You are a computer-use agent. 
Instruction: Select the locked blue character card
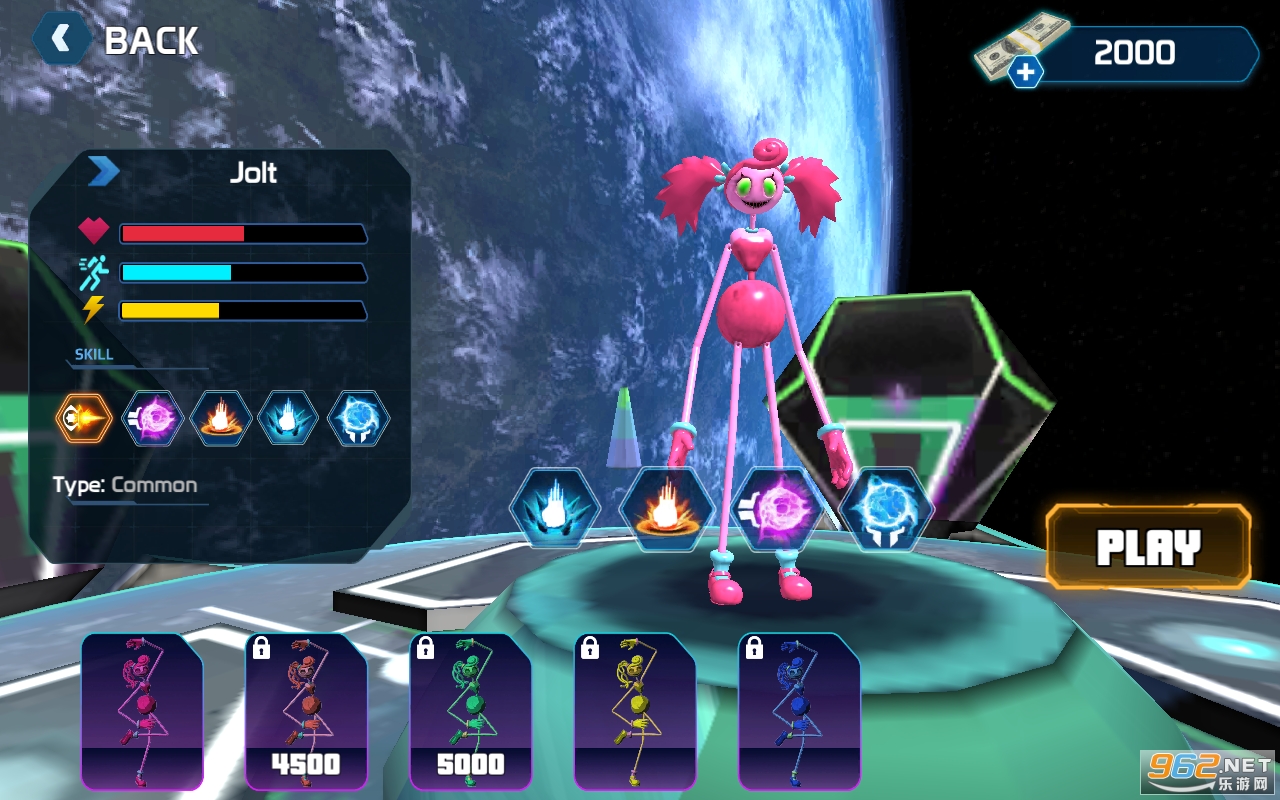[799, 710]
